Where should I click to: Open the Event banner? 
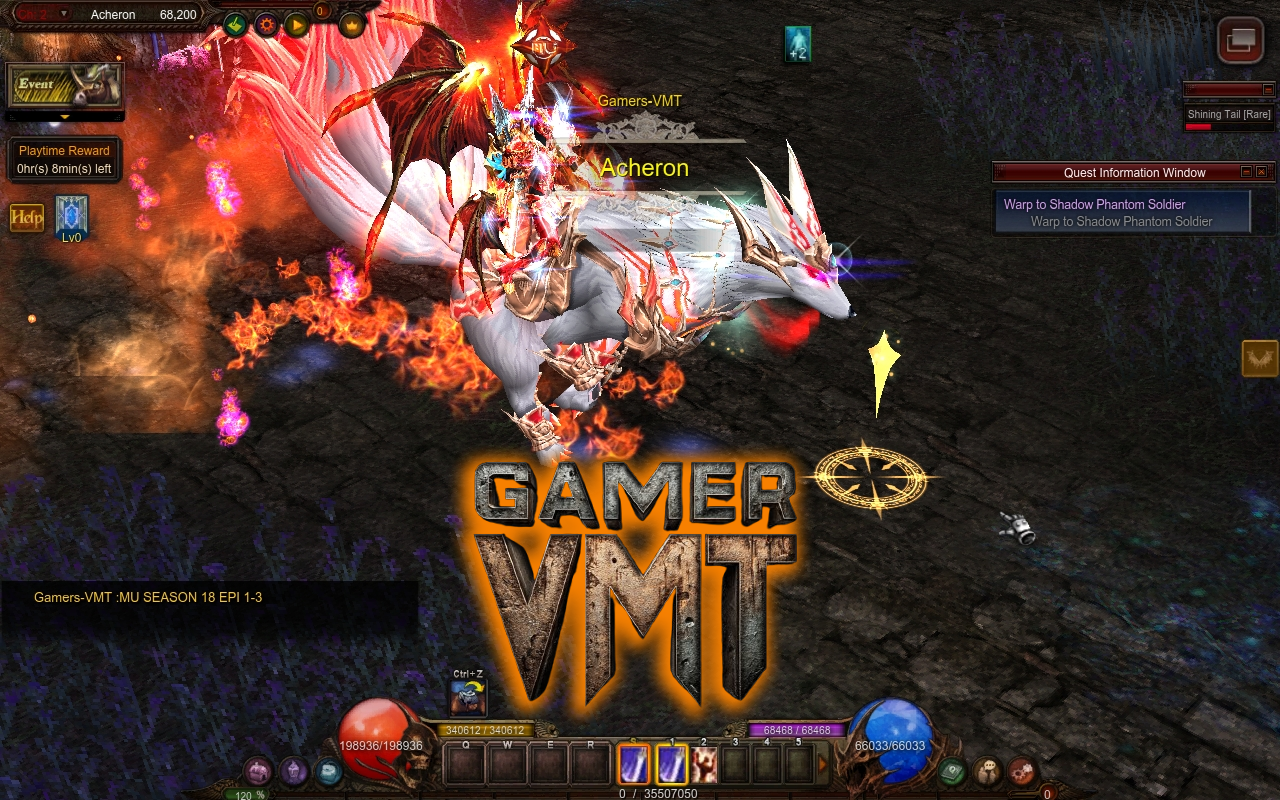tap(64, 87)
